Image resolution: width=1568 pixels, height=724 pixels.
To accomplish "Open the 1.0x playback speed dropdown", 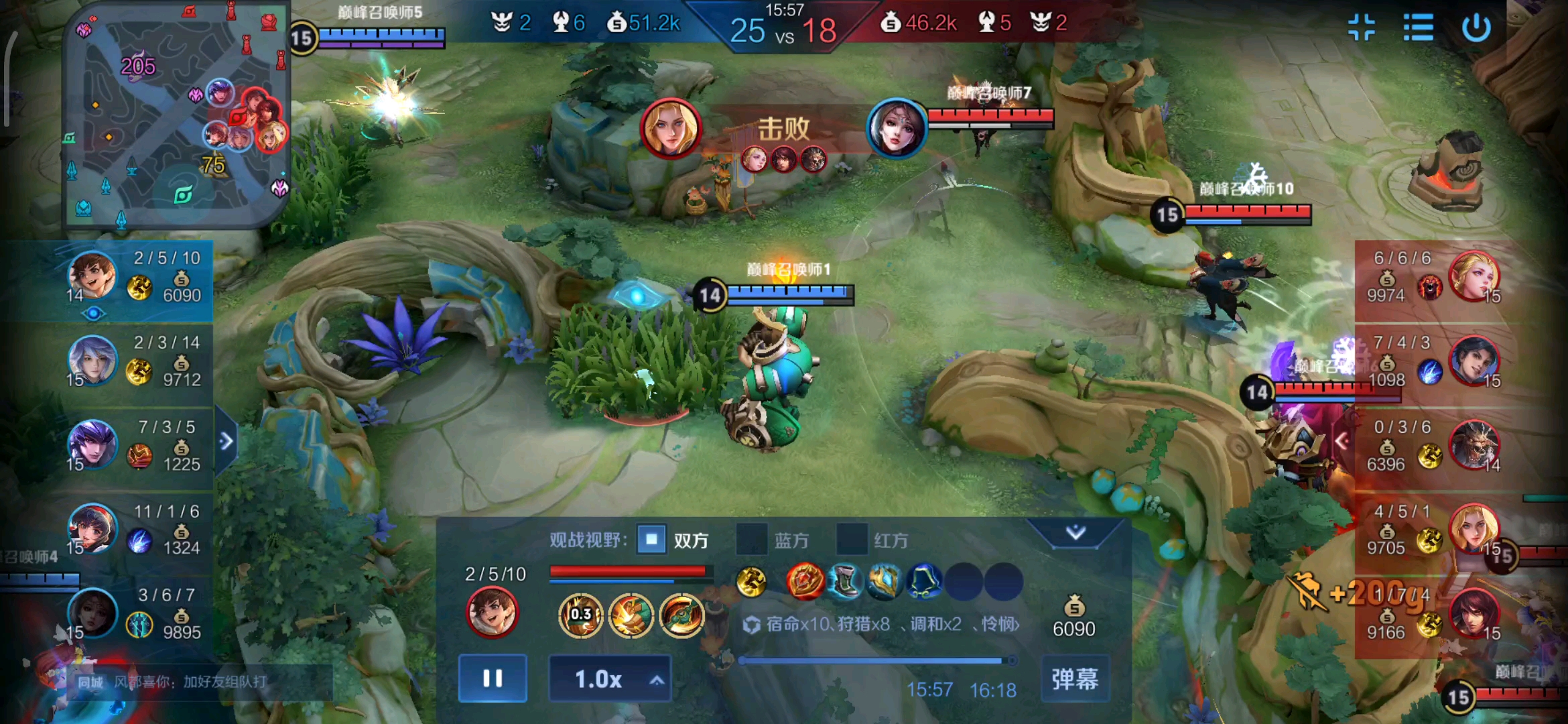I will [x=610, y=679].
